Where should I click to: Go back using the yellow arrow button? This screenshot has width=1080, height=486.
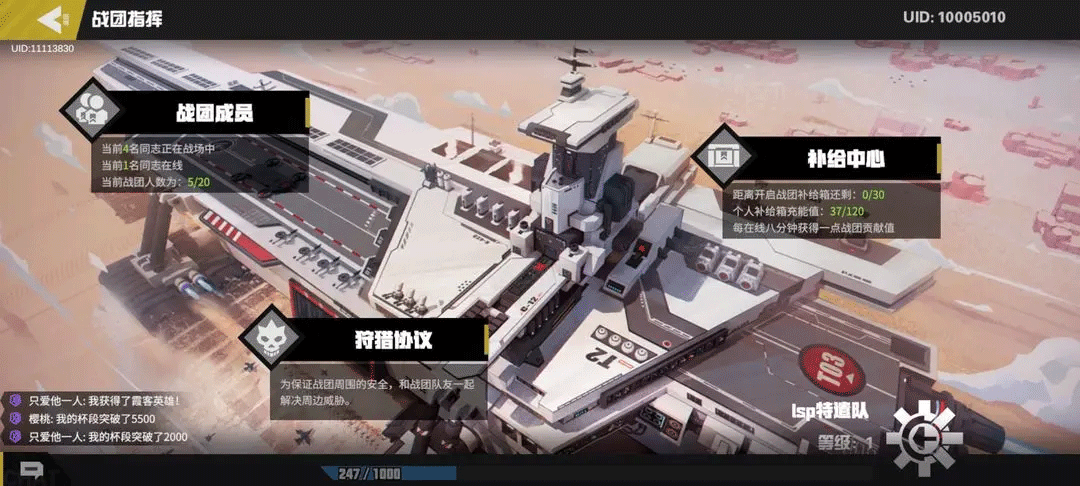pos(48,18)
